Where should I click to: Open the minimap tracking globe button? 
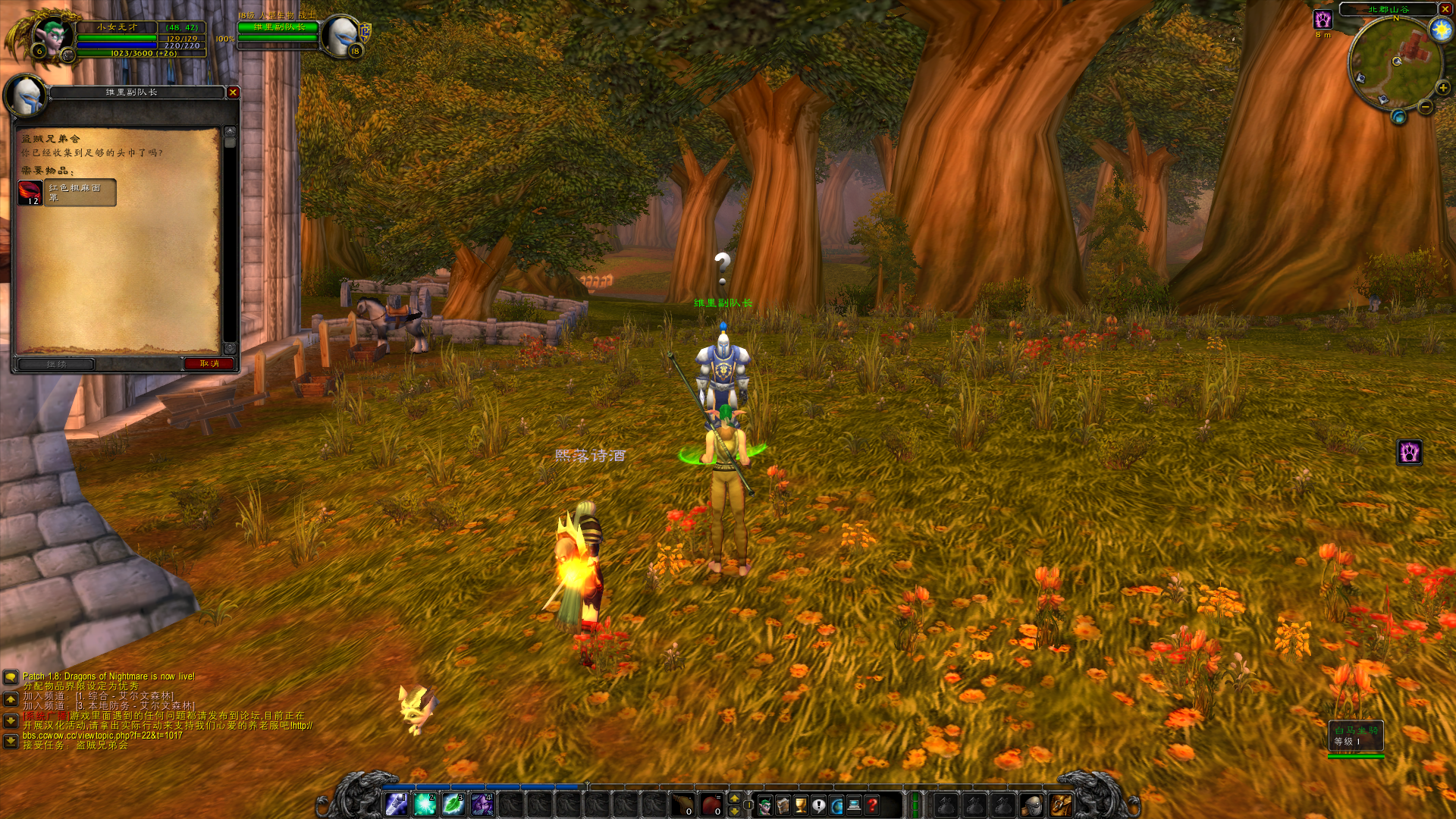1398,117
